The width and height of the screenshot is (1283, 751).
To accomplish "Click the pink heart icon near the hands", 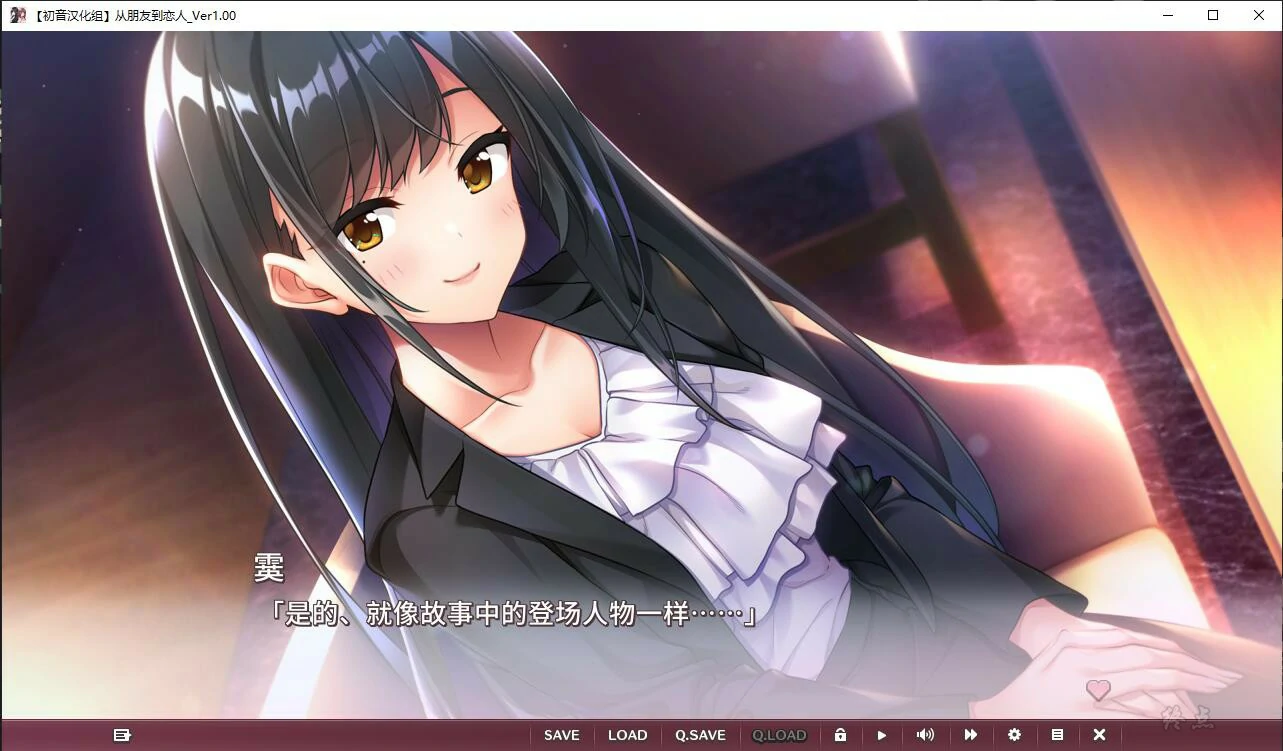I will click(1098, 690).
